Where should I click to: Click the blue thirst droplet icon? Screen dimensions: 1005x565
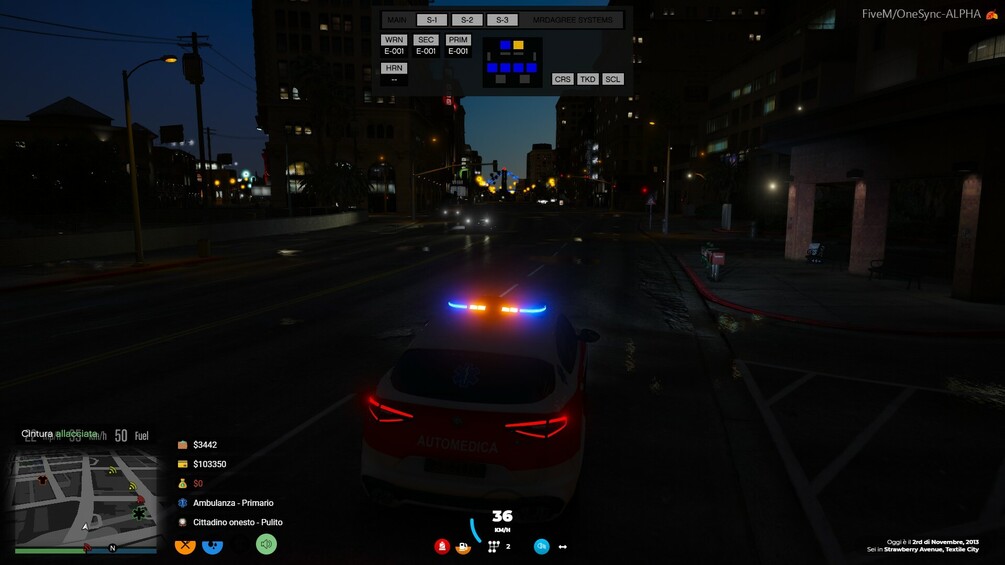pyautogui.click(x=212, y=545)
